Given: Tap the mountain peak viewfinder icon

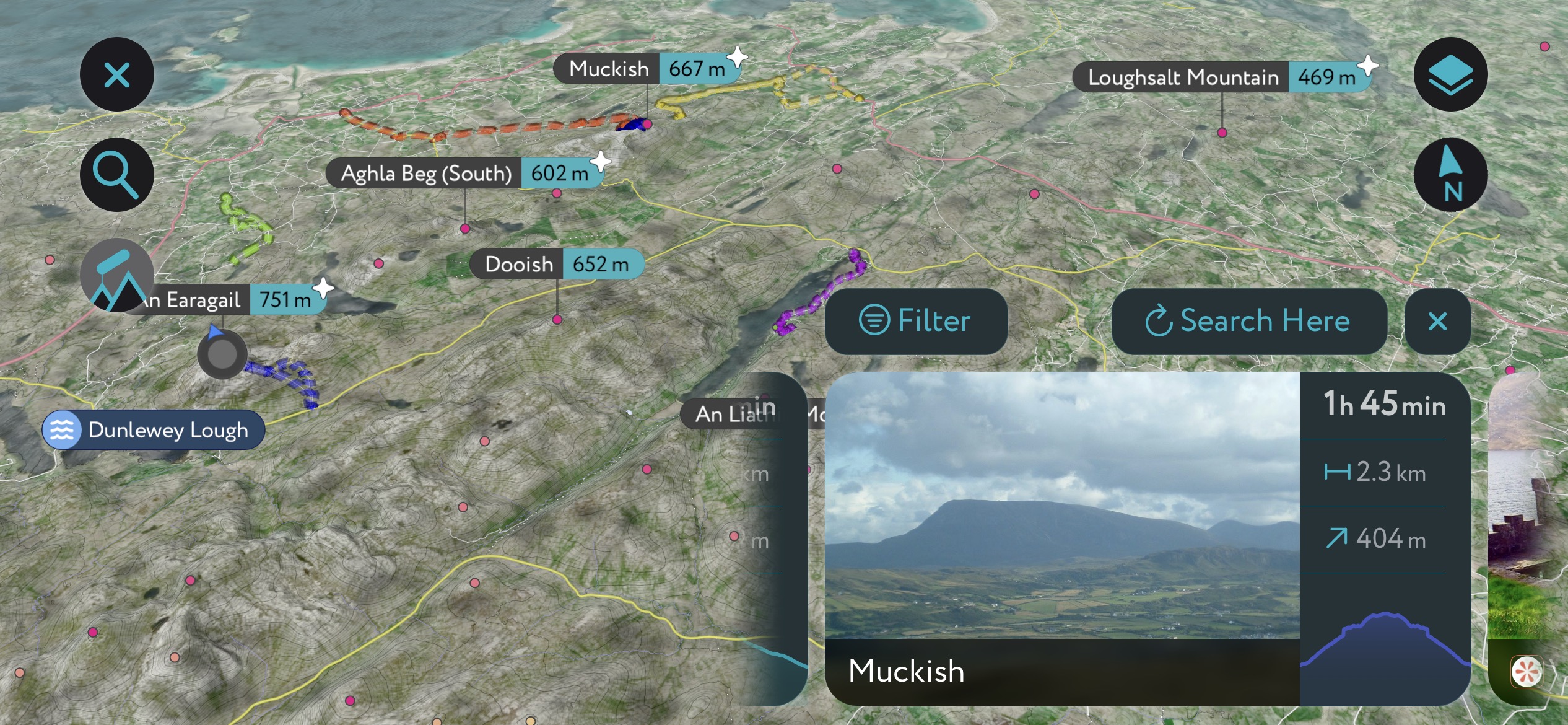Looking at the screenshot, I should click(117, 276).
